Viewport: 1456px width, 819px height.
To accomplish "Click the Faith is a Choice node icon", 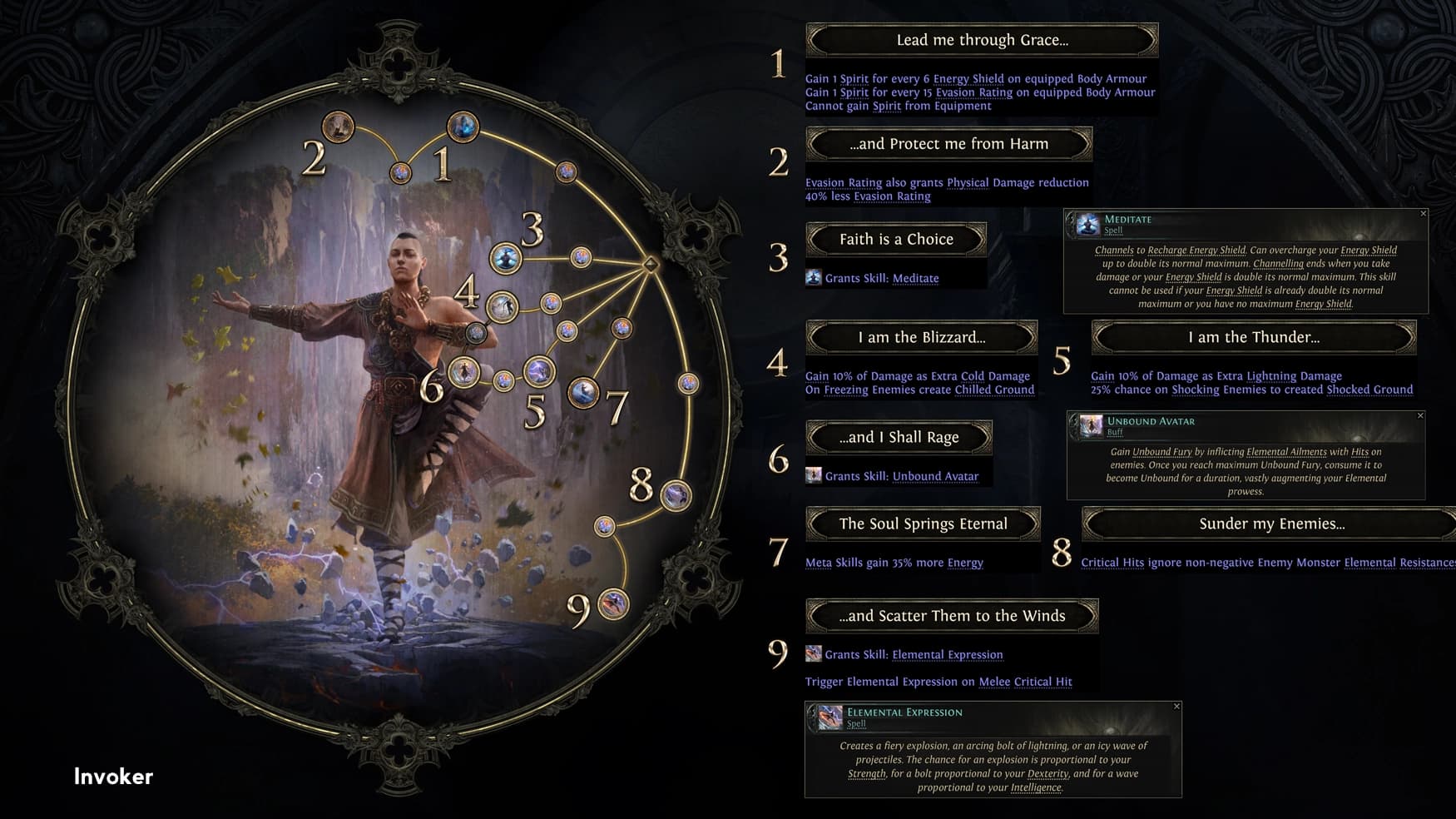I will point(504,258).
